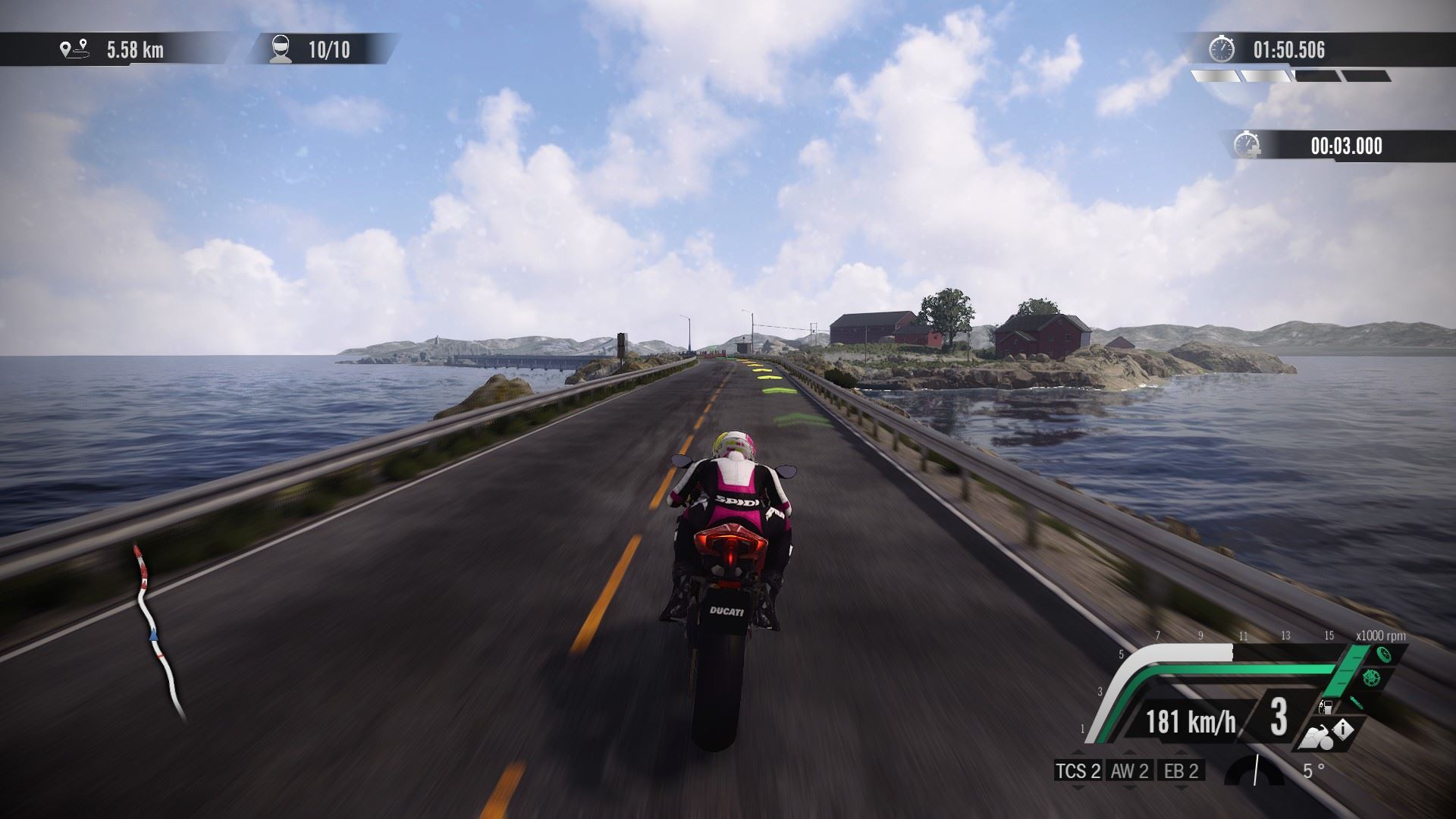Click the lean angle gauge
This screenshot has height=819, width=1456.
point(1255,770)
